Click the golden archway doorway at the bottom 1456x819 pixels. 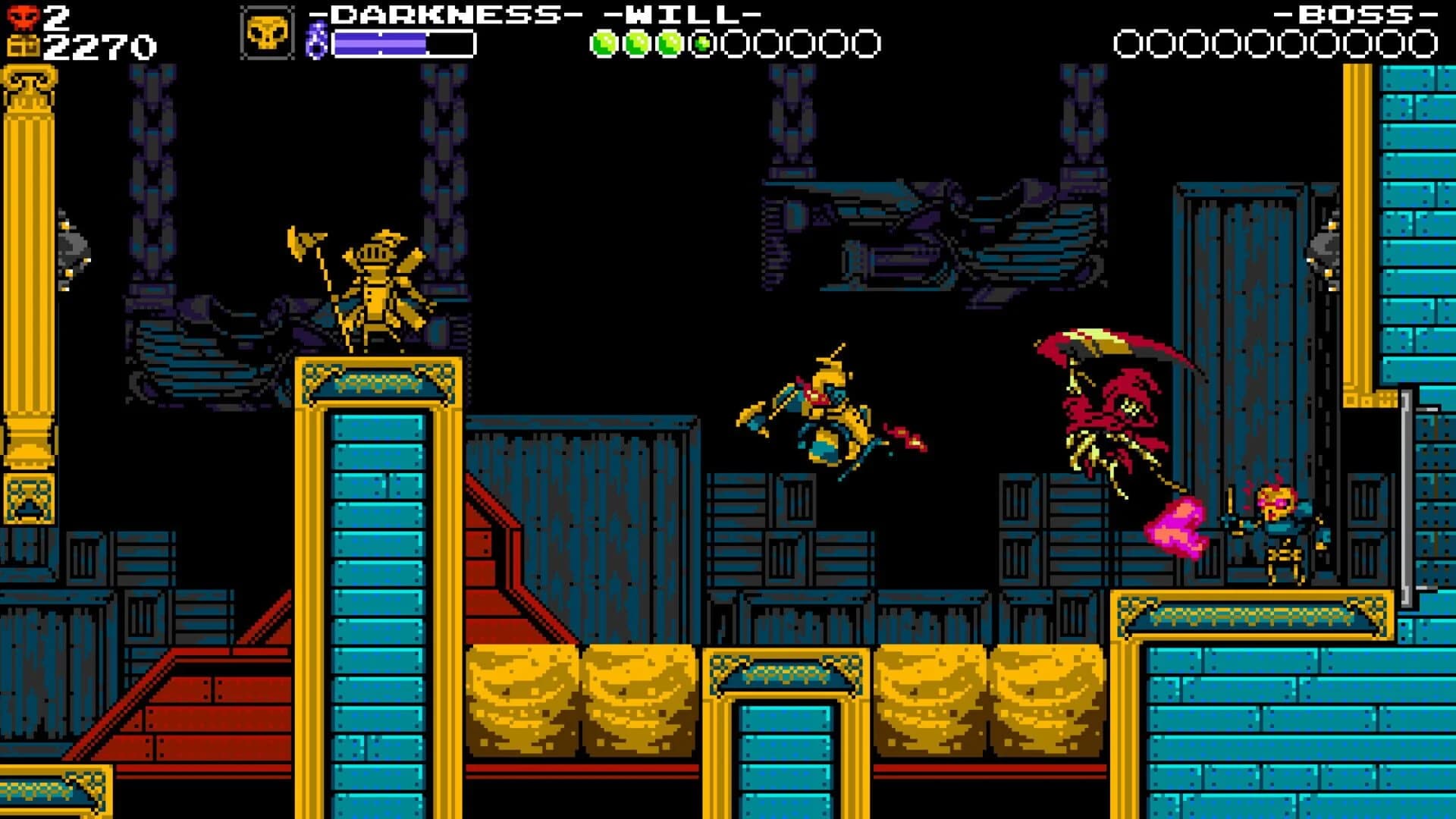click(x=785, y=728)
